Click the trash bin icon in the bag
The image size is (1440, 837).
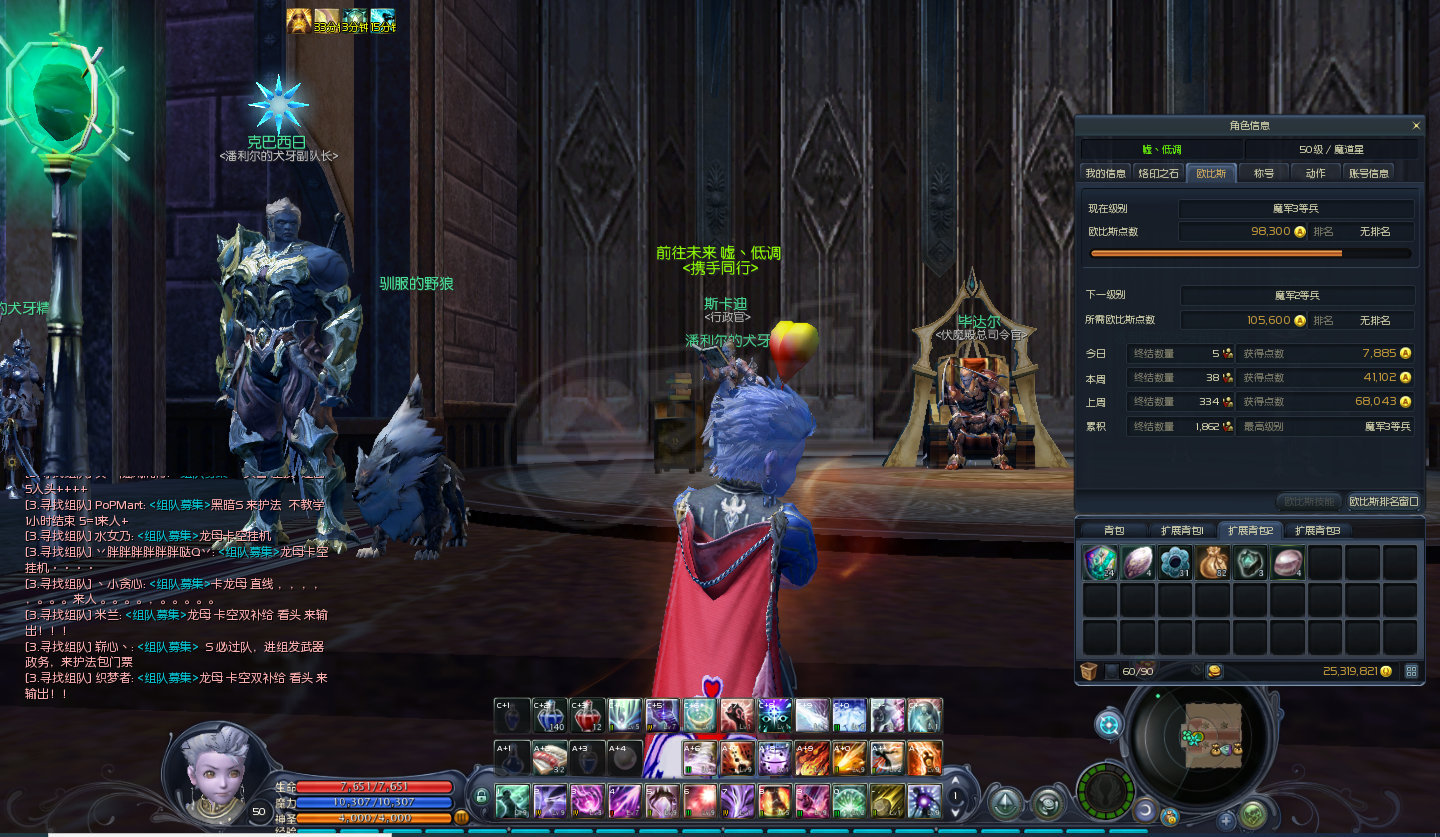tap(1088, 671)
